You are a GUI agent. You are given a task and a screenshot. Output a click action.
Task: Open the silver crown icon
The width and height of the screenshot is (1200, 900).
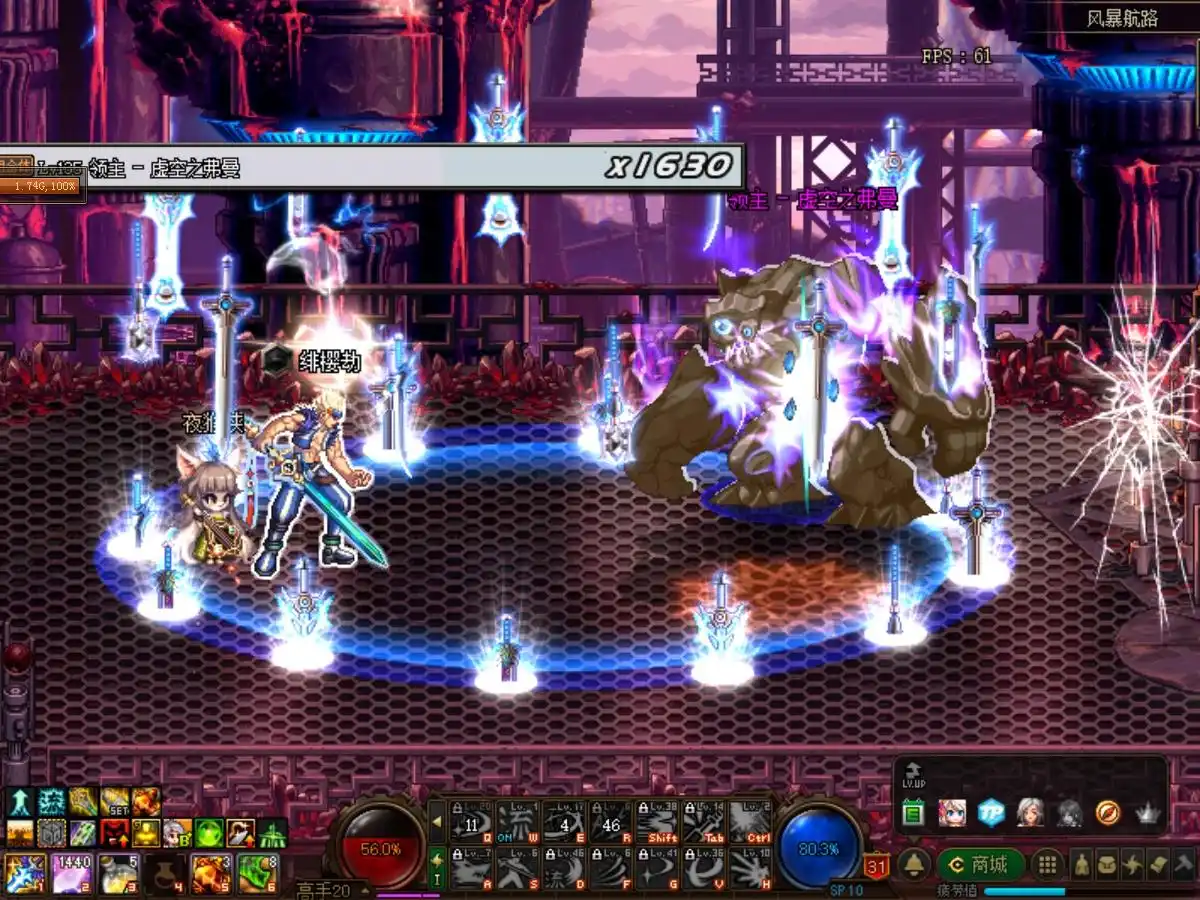coord(1149,813)
